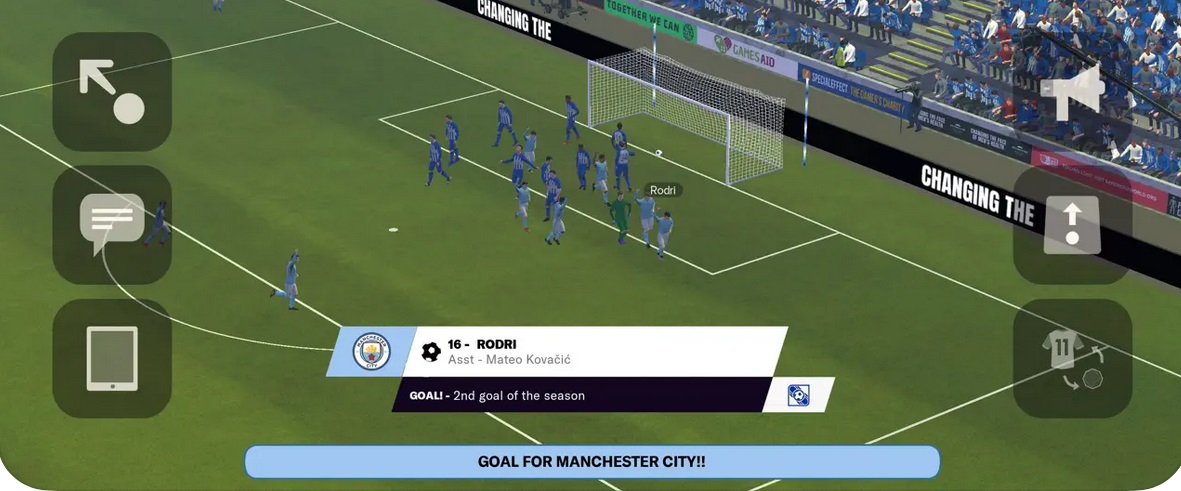1181x491 pixels.
Task: Tap the replay icon on goal banner
Action: (798, 395)
